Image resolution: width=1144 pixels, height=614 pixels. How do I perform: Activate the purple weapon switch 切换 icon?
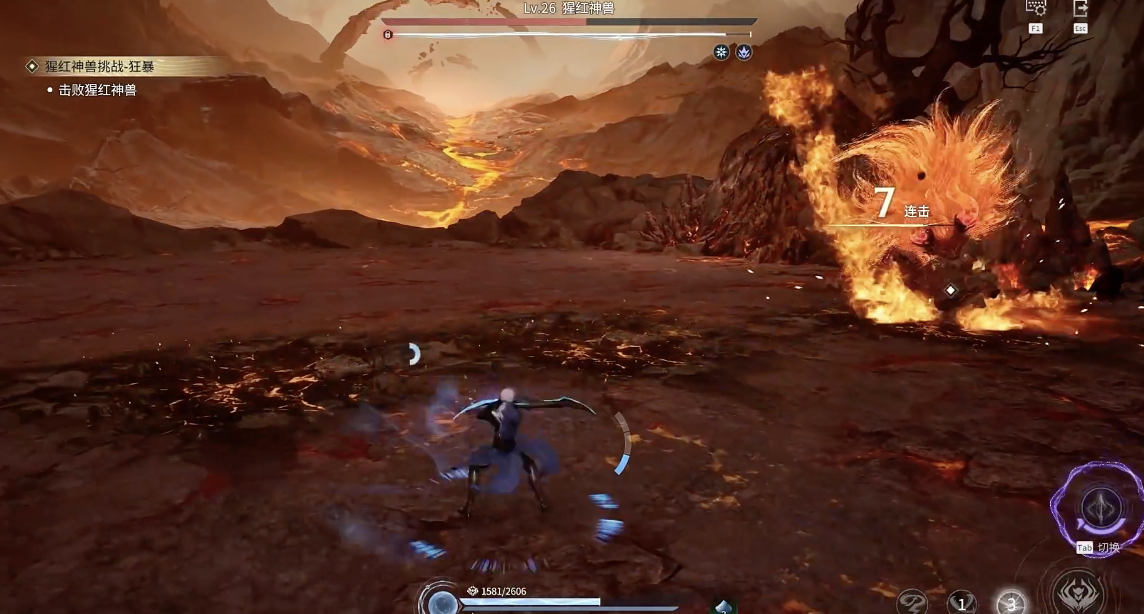click(1098, 503)
